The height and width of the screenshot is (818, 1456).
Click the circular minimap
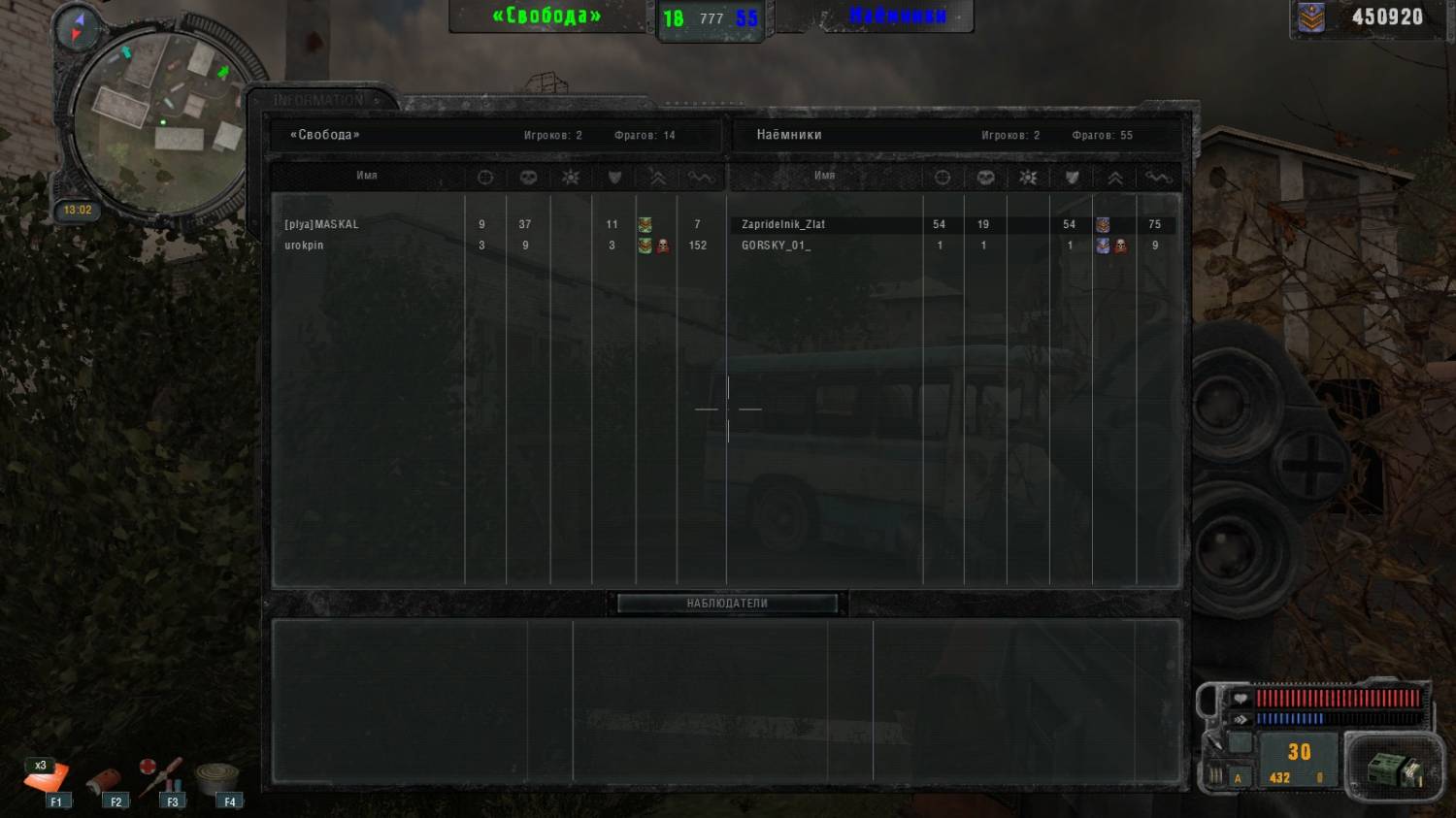click(160, 121)
